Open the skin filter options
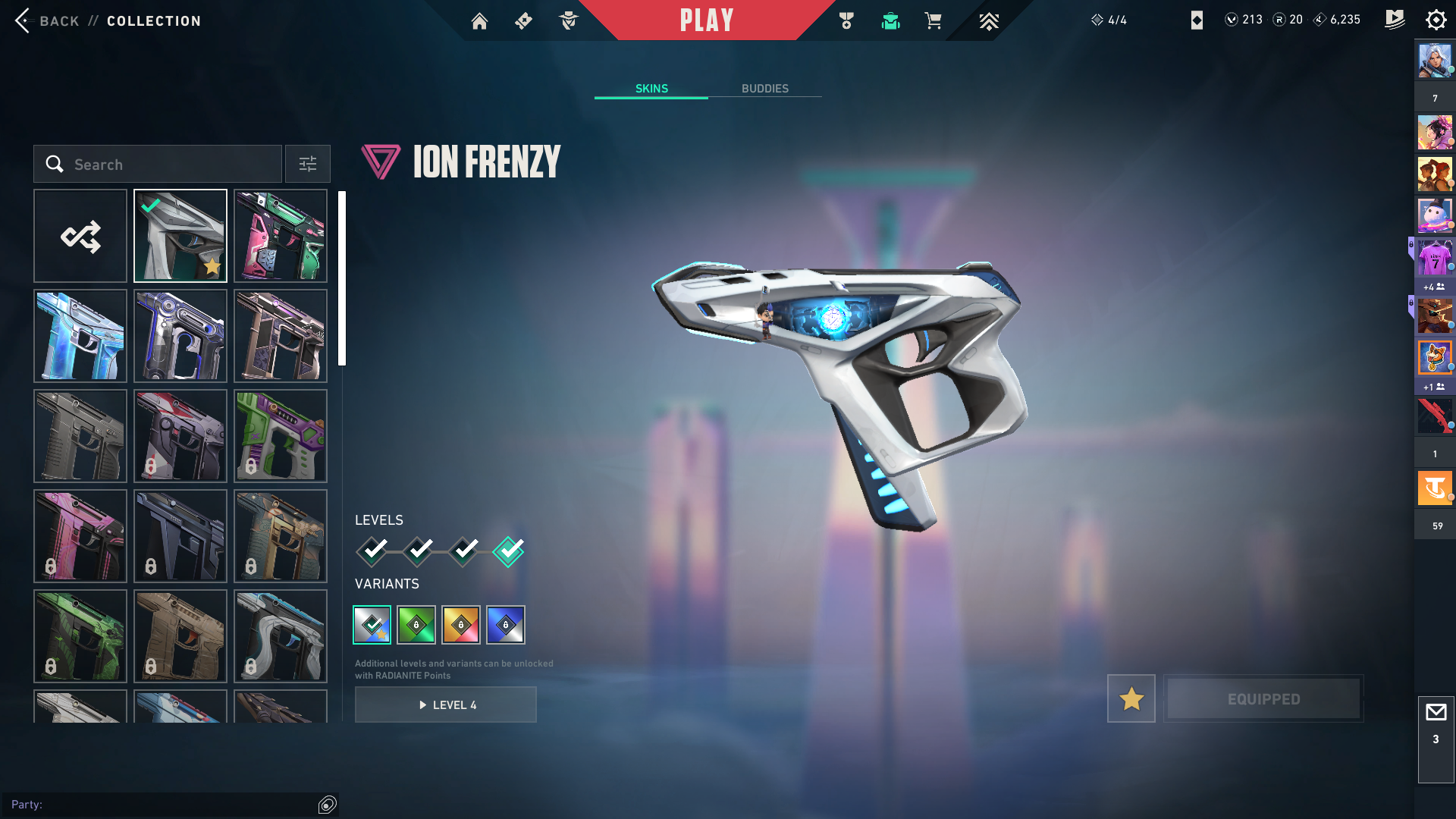This screenshot has width=1456, height=819. 308,164
